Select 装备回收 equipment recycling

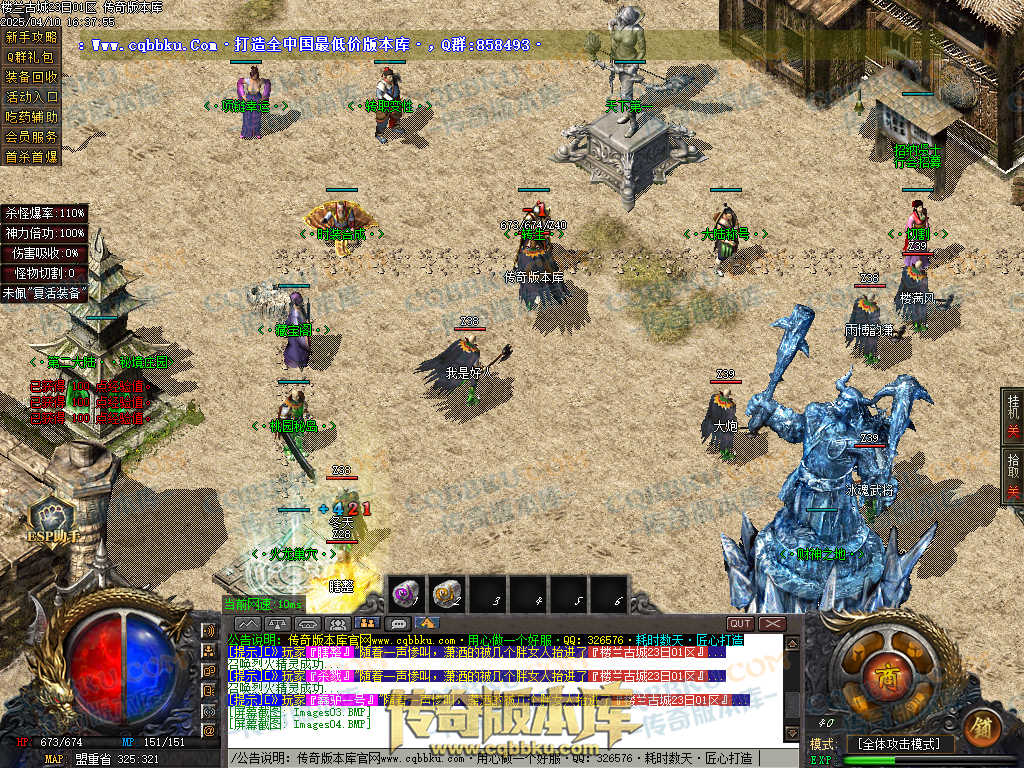(x=31, y=77)
